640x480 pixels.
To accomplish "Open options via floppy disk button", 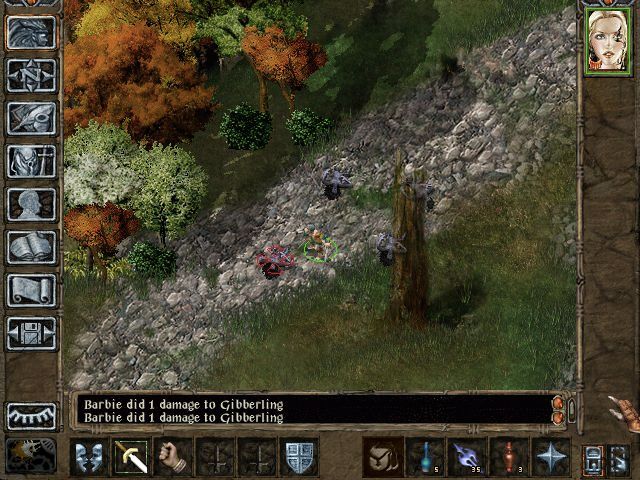I will pyautogui.click(x=31, y=333).
